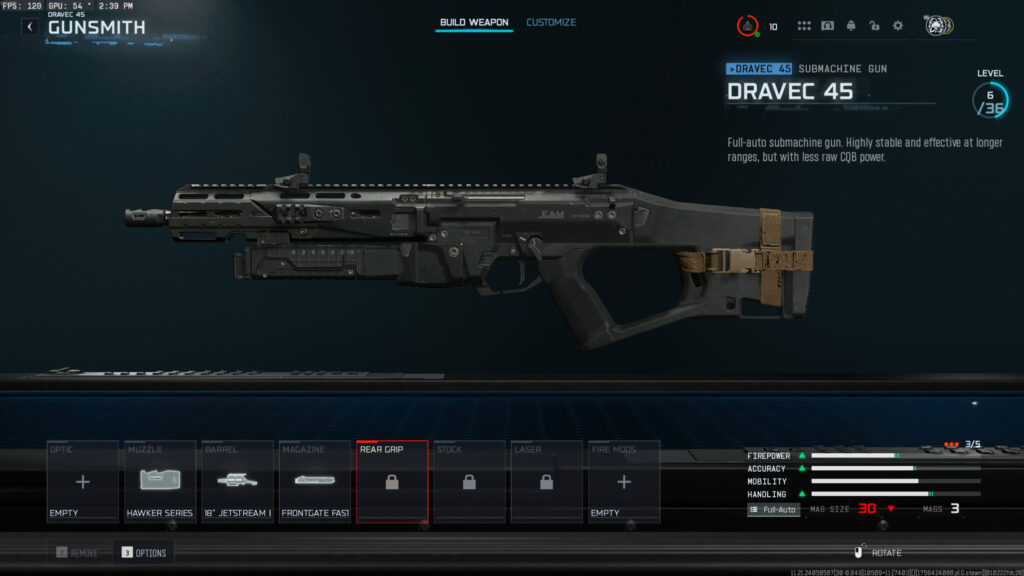This screenshot has height=576, width=1024.
Task: Click the Options button
Action: tap(142, 552)
